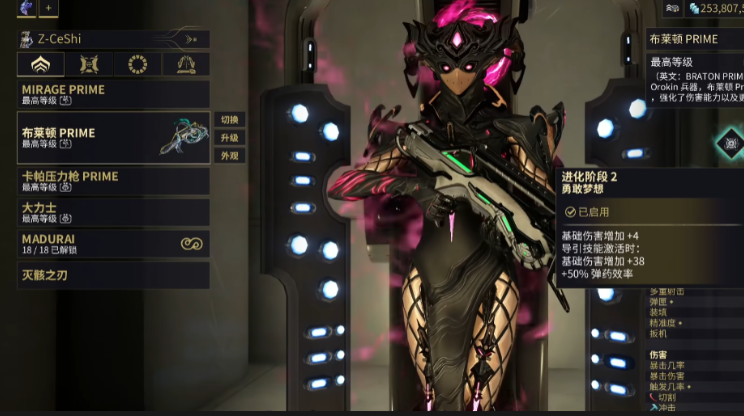Image resolution: width=744 pixels, height=416 pixels.
Task: Switch to the circular gear wheel tab
Action: click(137, 65)
